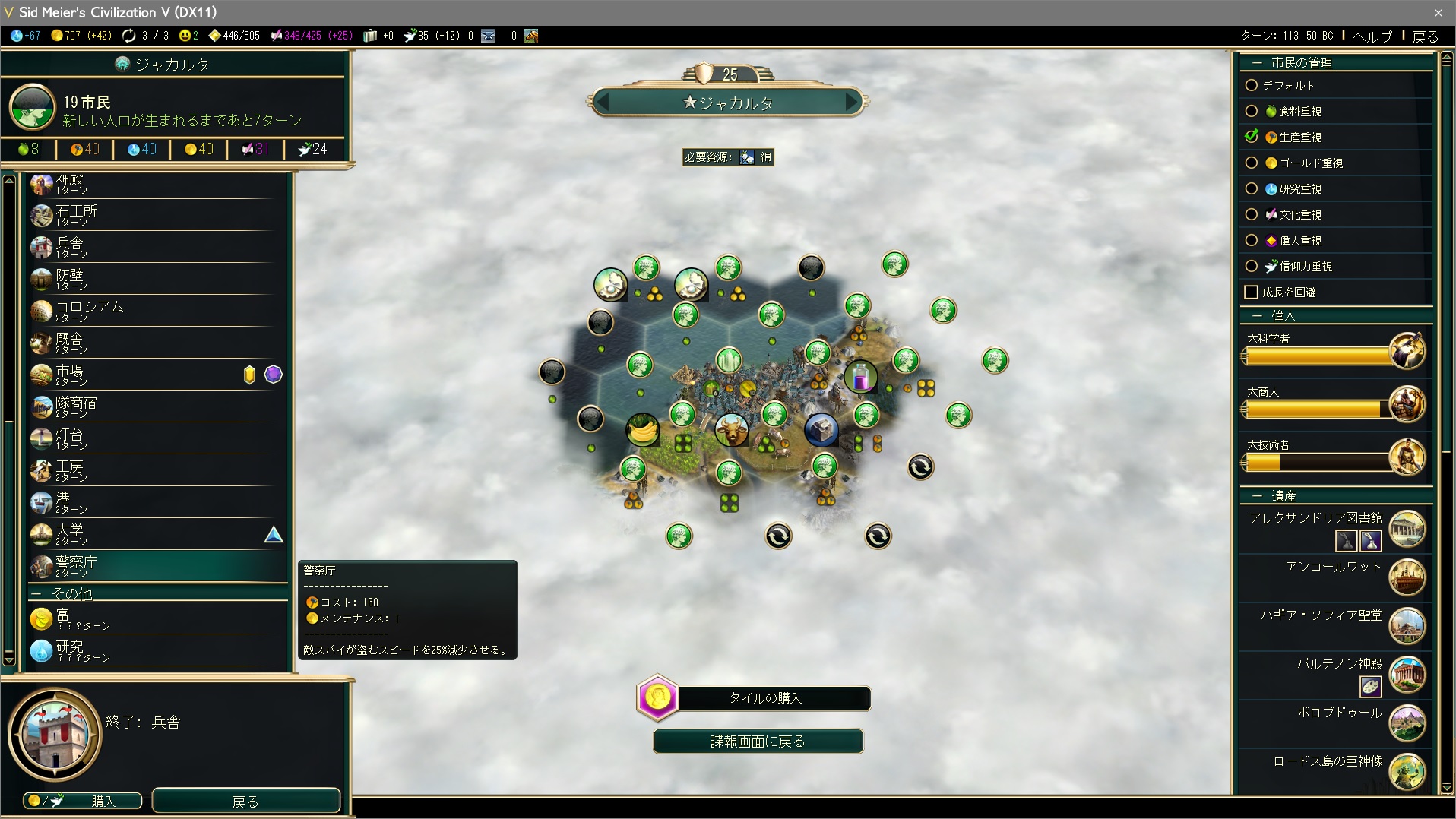Screen dimensions: 1456x819
Task: Activate タイルの購入 (Buy a Tile)
Action: tap(764, 698)
